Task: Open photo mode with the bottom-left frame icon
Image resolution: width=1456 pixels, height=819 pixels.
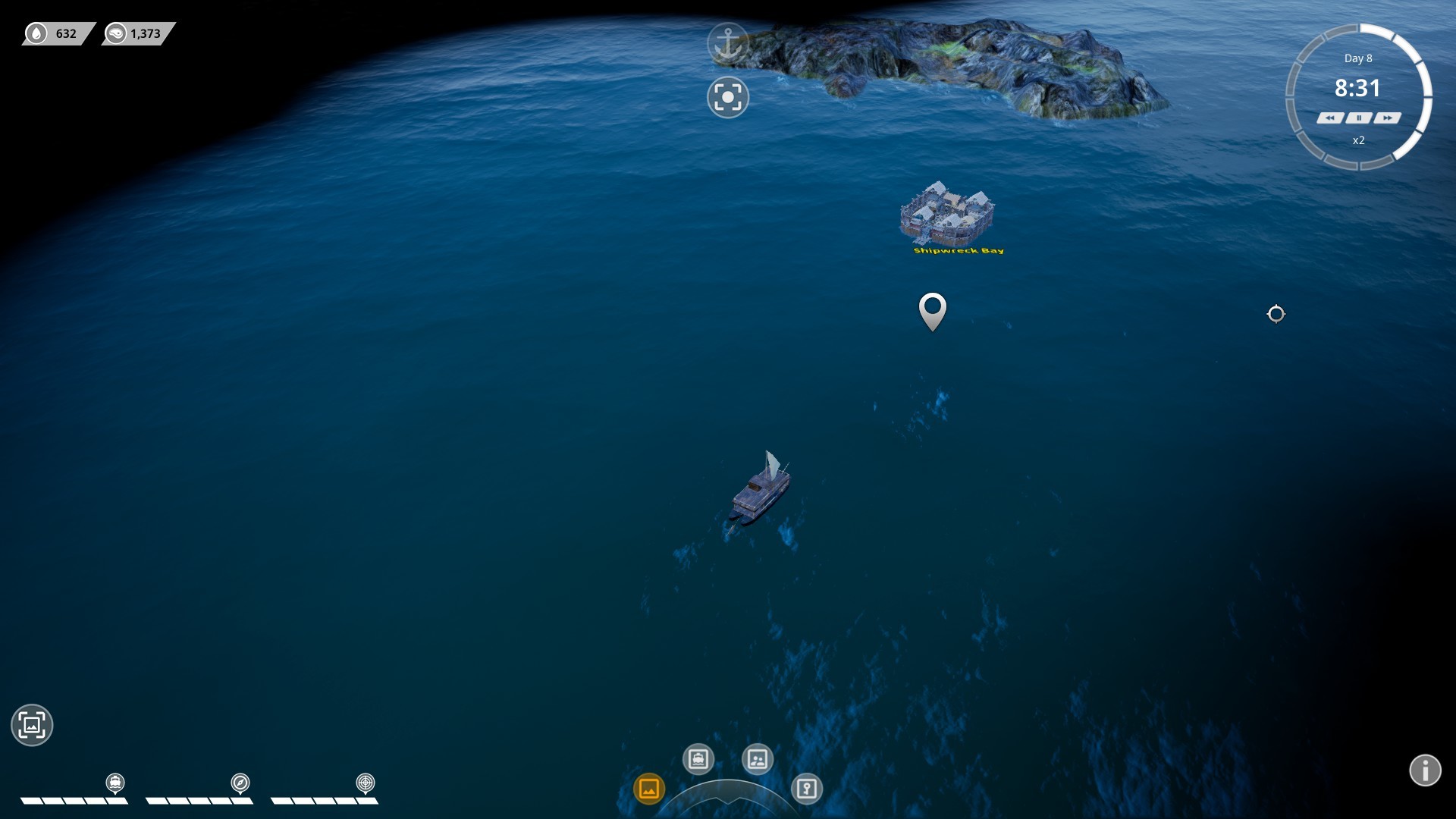Action: [x=32, y=725]
